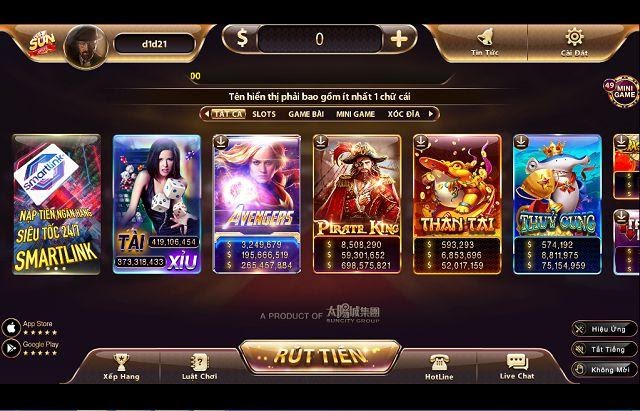Show the Mini Game category

point(354,114)
